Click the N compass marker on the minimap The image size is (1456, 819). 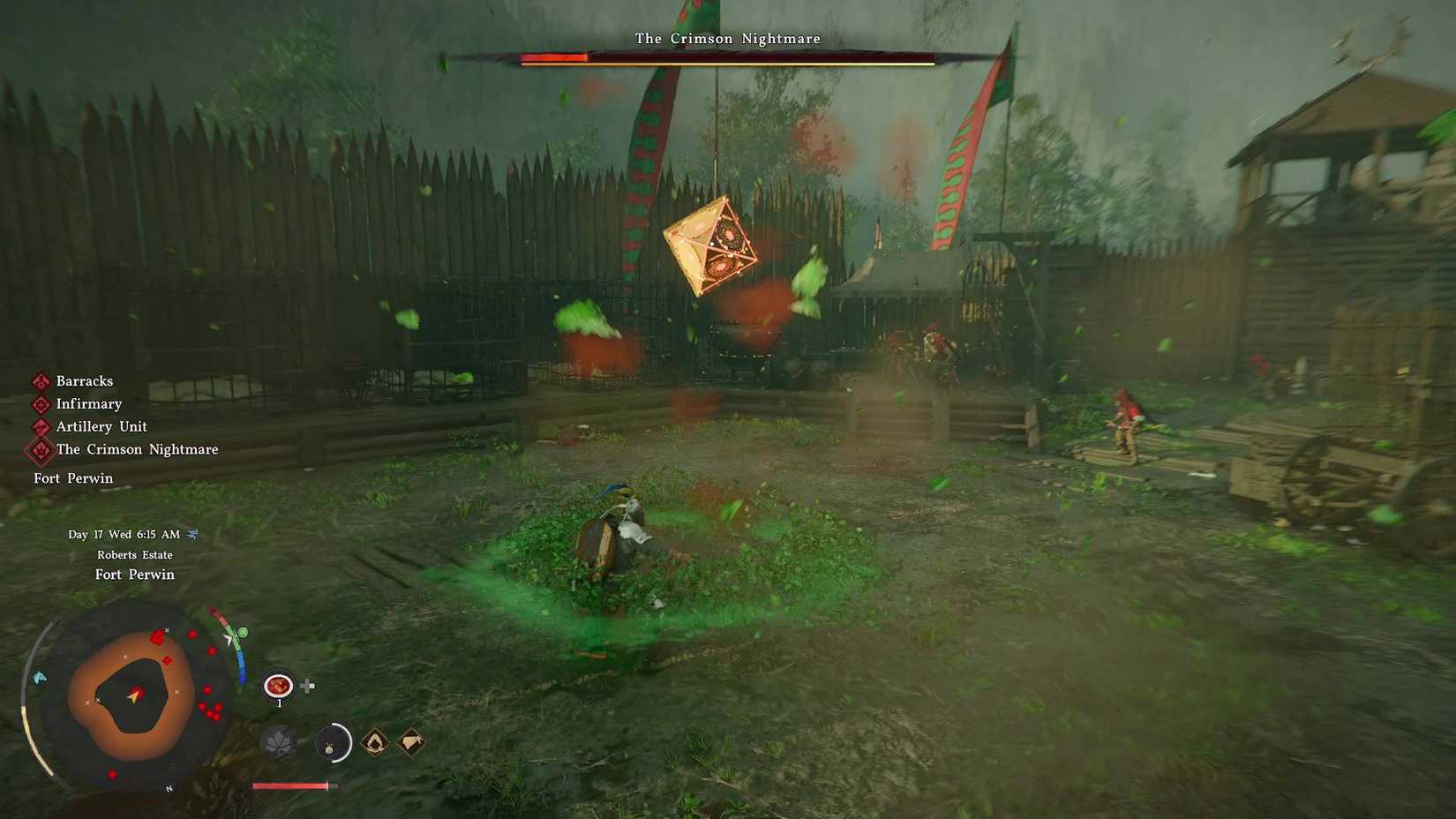[x=169, y=788]
